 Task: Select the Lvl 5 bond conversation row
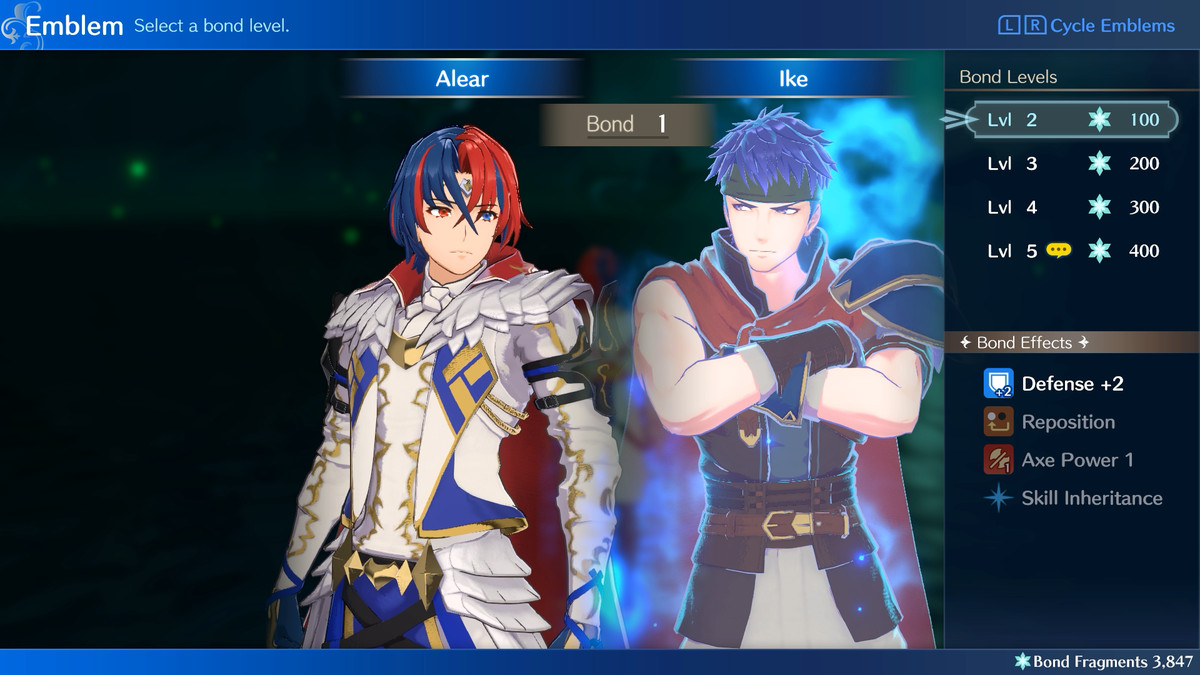[1072, 251]
